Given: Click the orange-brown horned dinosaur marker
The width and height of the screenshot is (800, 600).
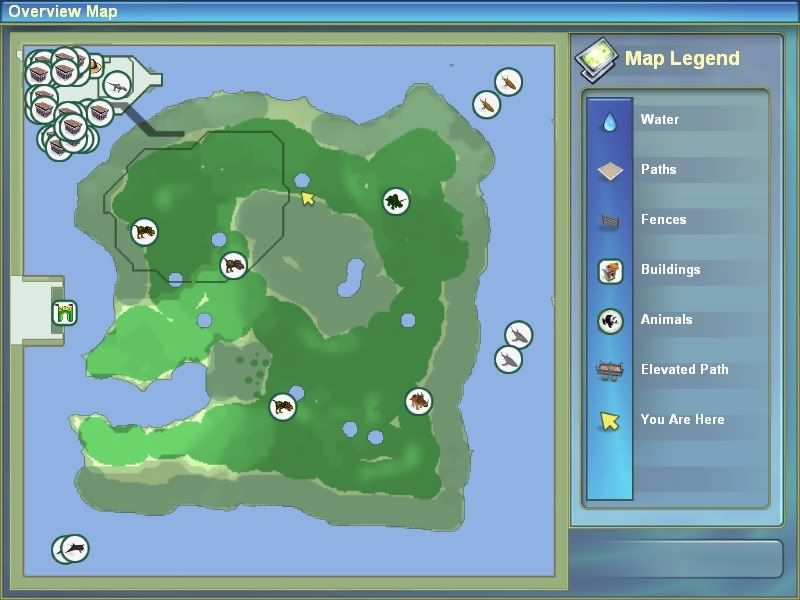Looking at the screenshot, I should point(418,402).
